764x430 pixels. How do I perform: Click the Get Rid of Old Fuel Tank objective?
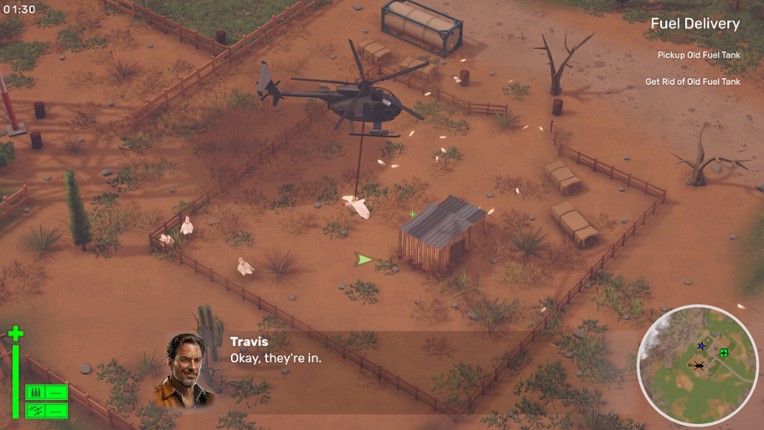[x=692, y=82]
